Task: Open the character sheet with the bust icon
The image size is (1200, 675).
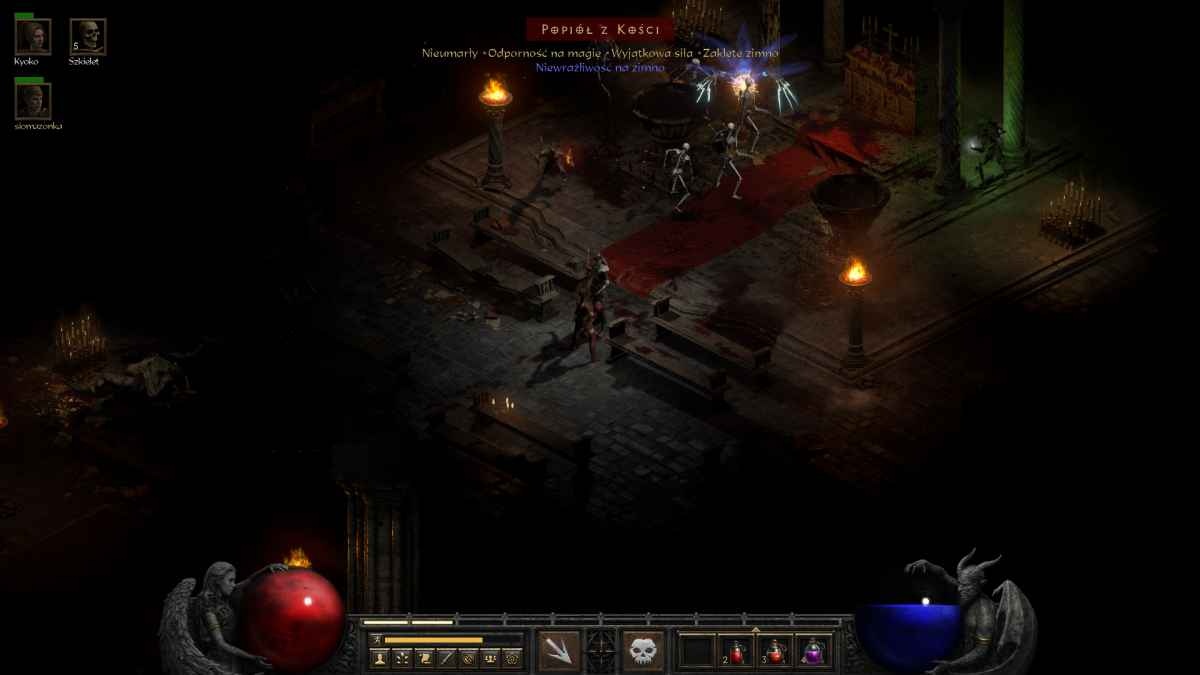Action: (380, 658)
